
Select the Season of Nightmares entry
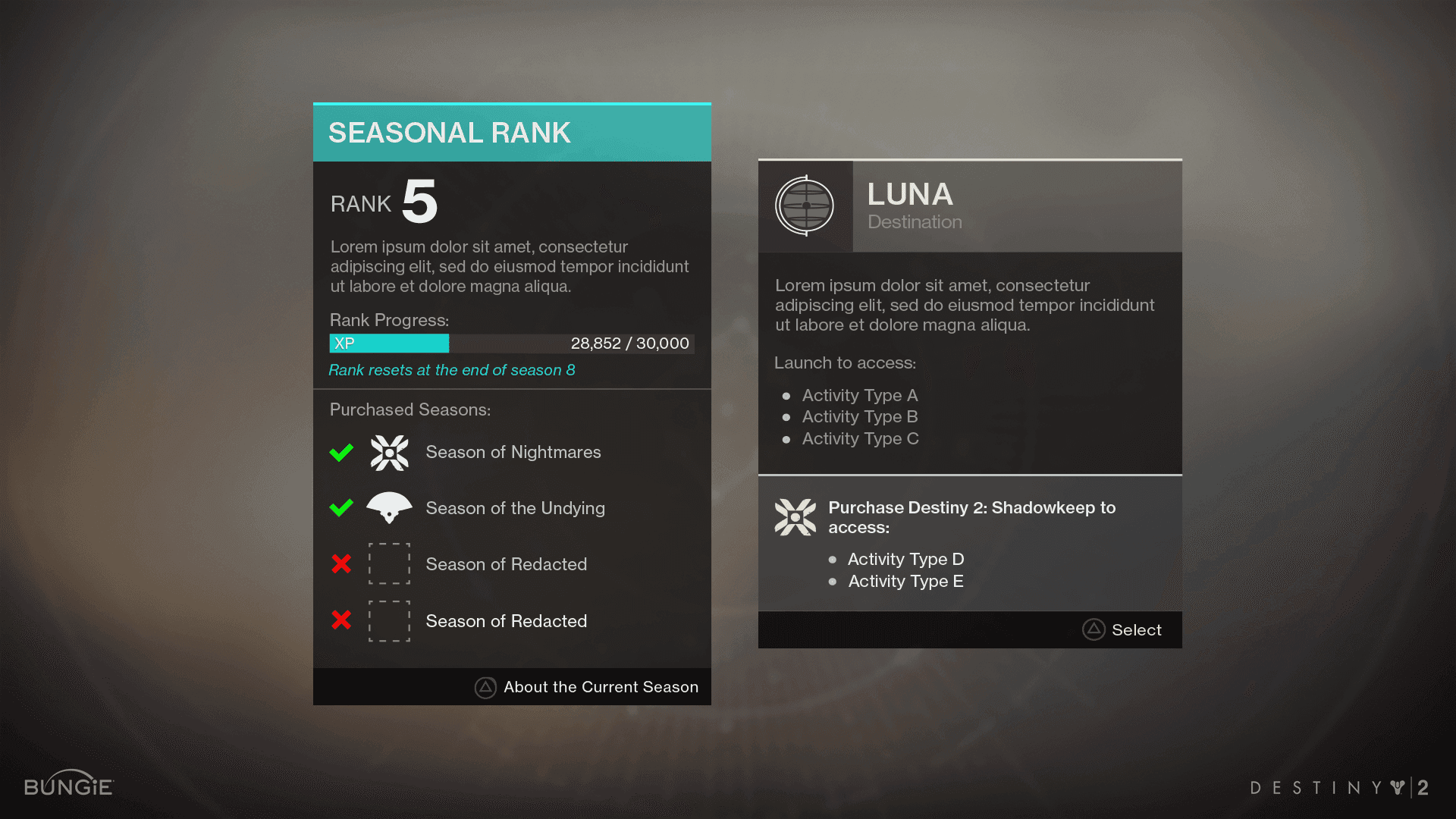(513, 453)
